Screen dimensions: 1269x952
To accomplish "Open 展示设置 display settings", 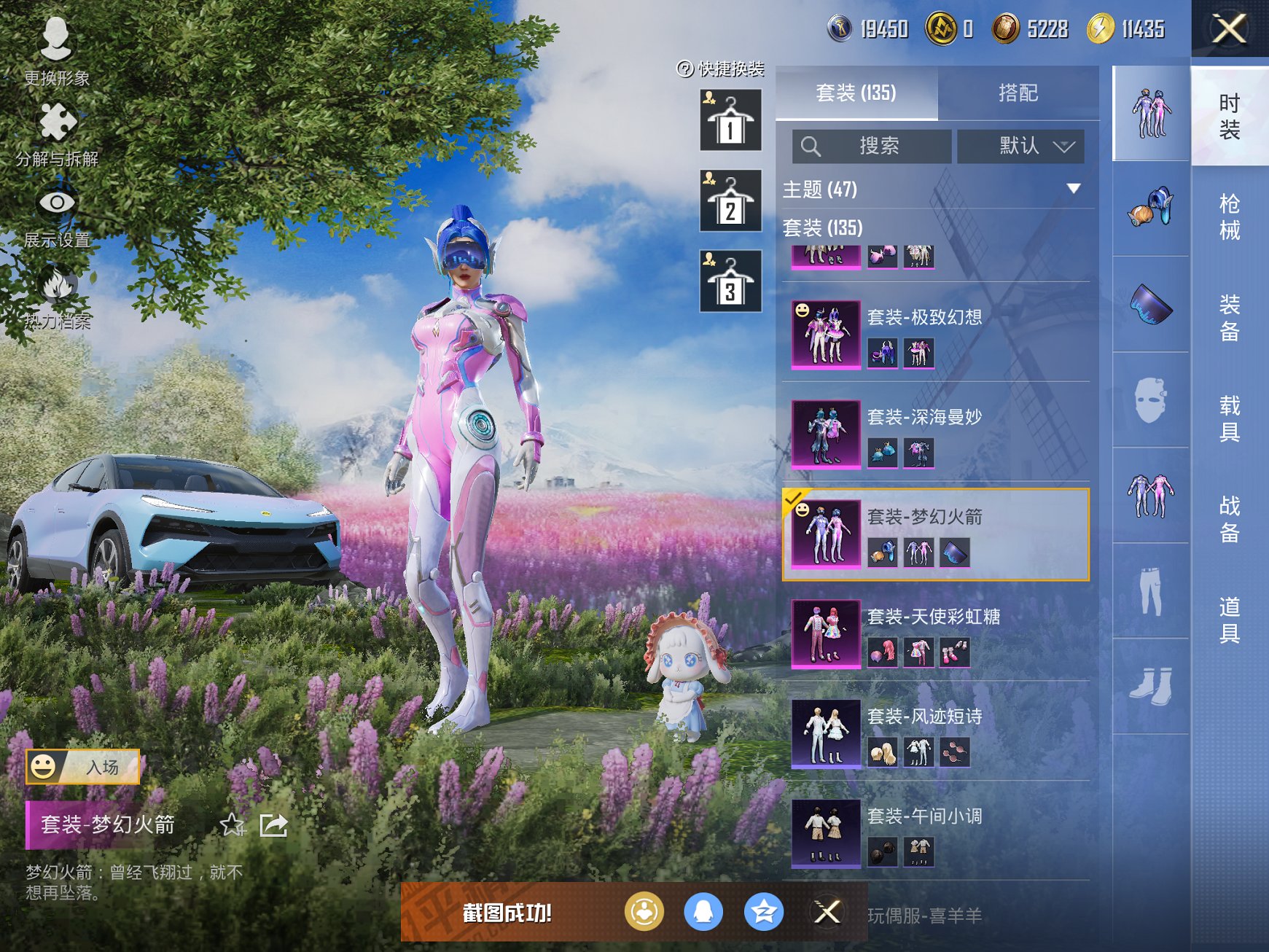I will (57, 215).
